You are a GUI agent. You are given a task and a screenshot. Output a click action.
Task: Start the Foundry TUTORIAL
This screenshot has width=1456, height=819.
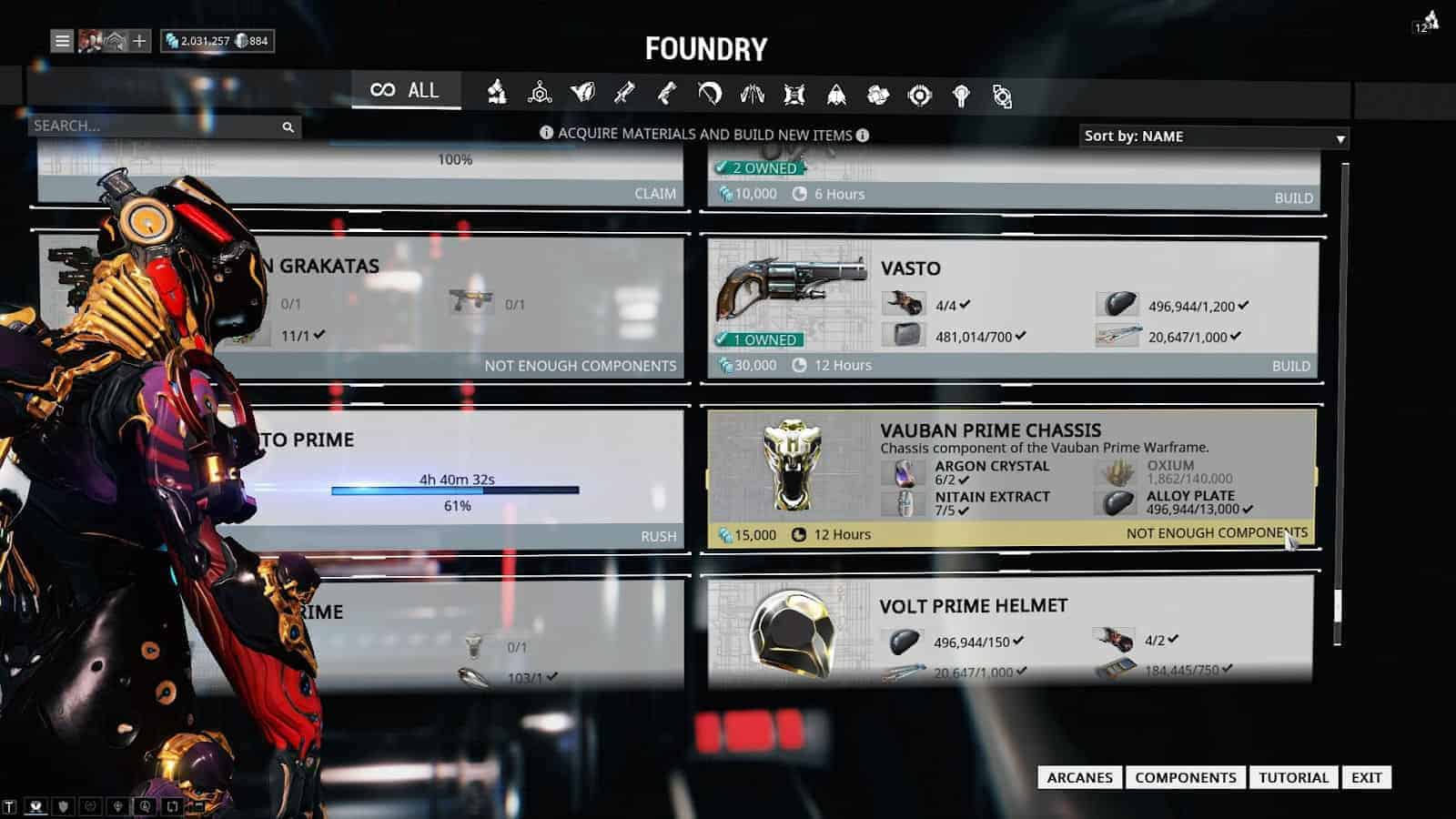point(1293,777)
